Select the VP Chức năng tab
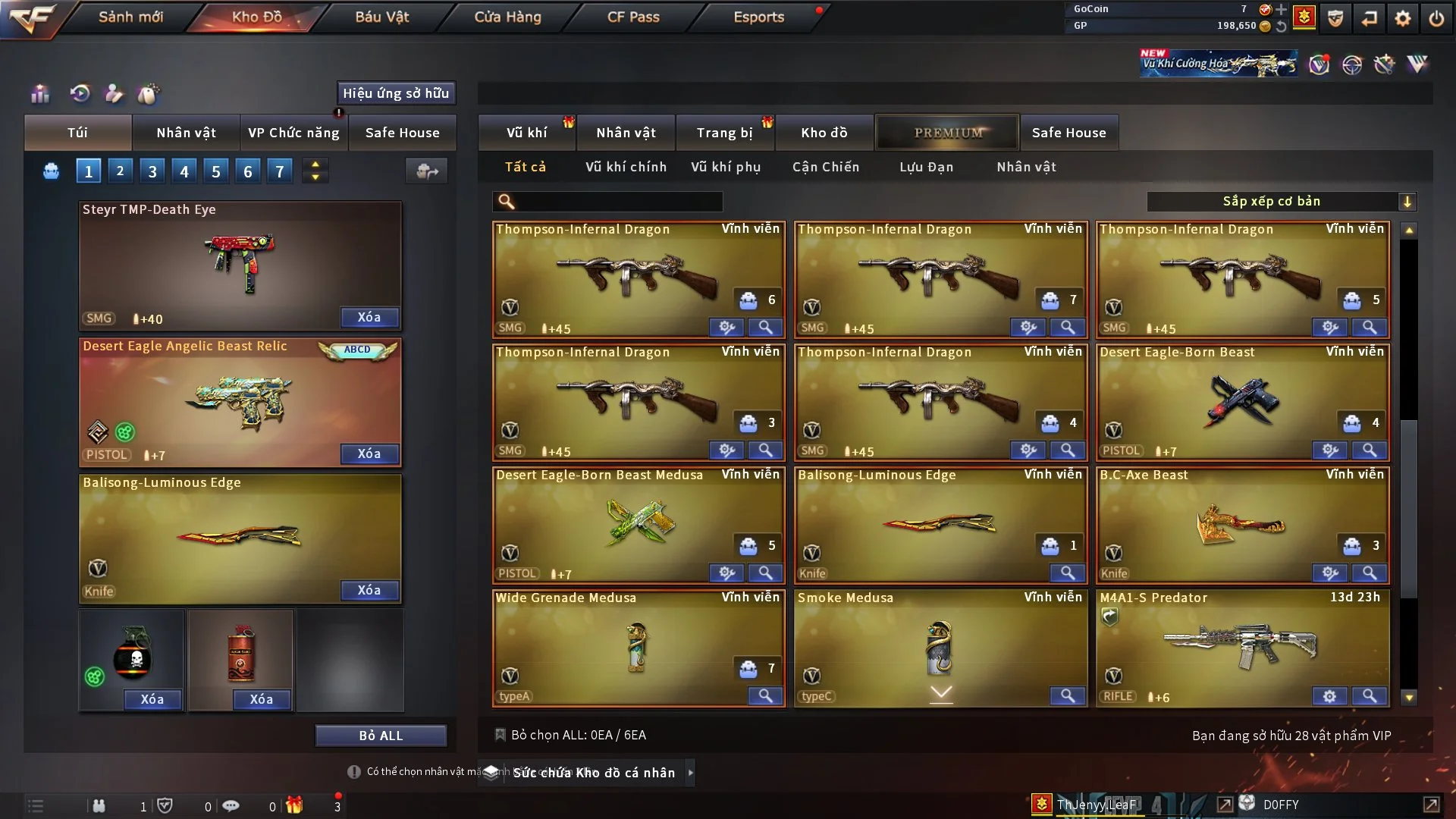The height and width of the screenshot is (819, 1456). [x=293, y=133]
